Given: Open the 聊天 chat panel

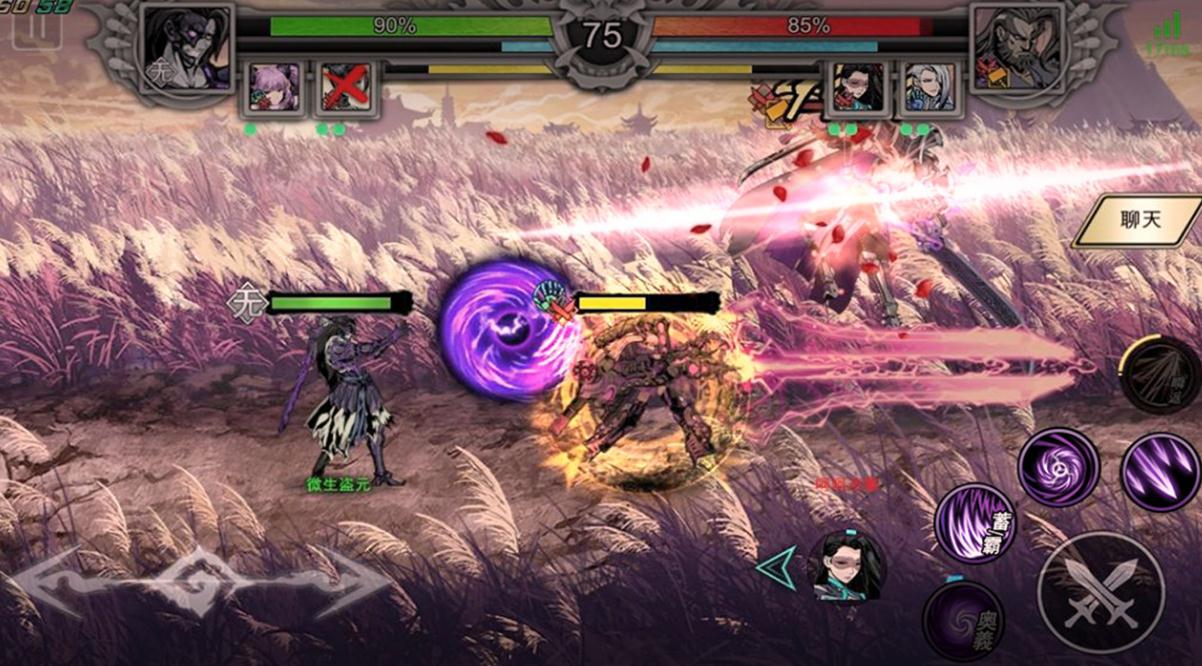Looking at the screenshot, I should [x=1140, y=221].
